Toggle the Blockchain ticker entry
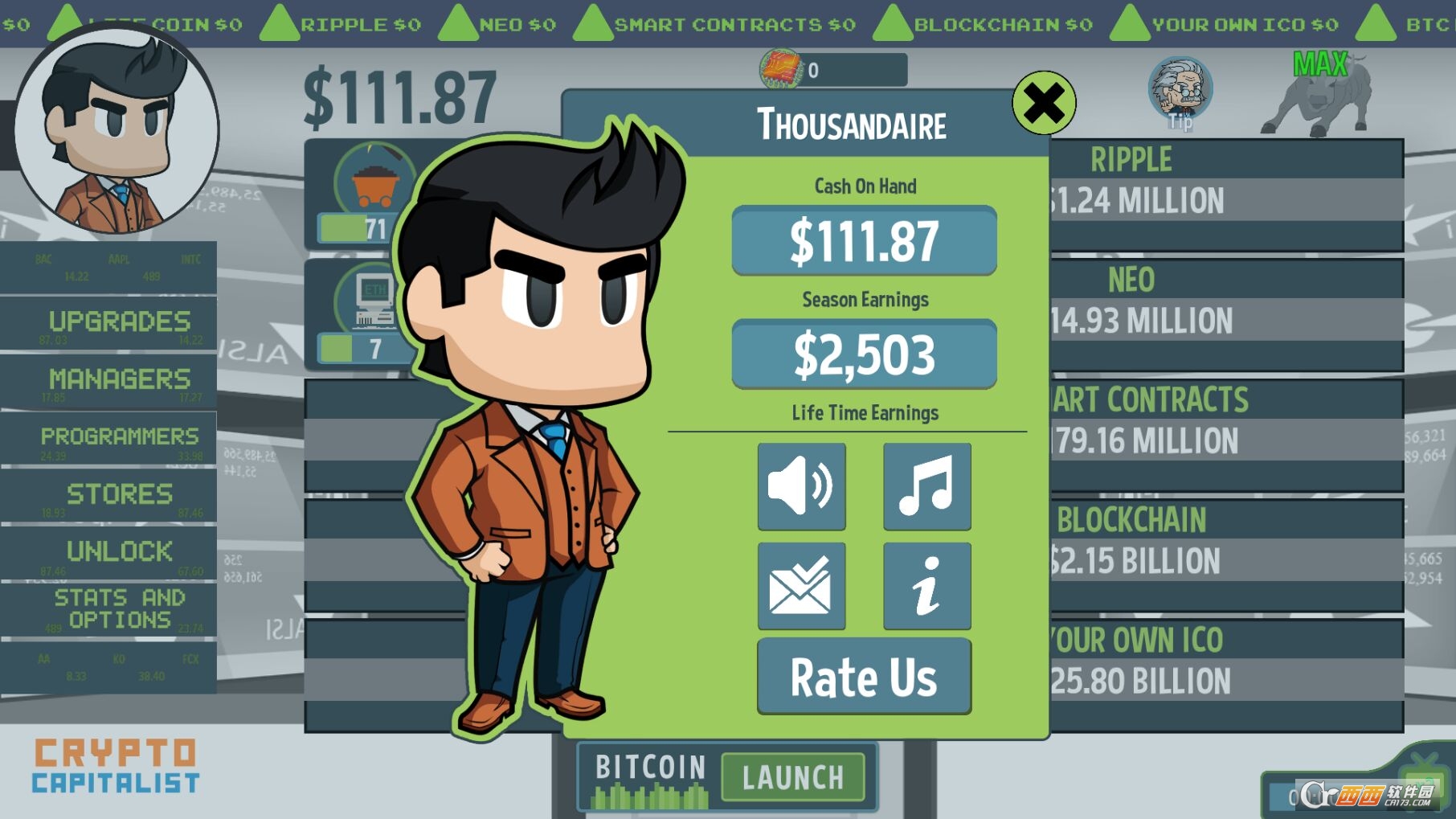Screen dimensions: 1456x819 [894, 22]
